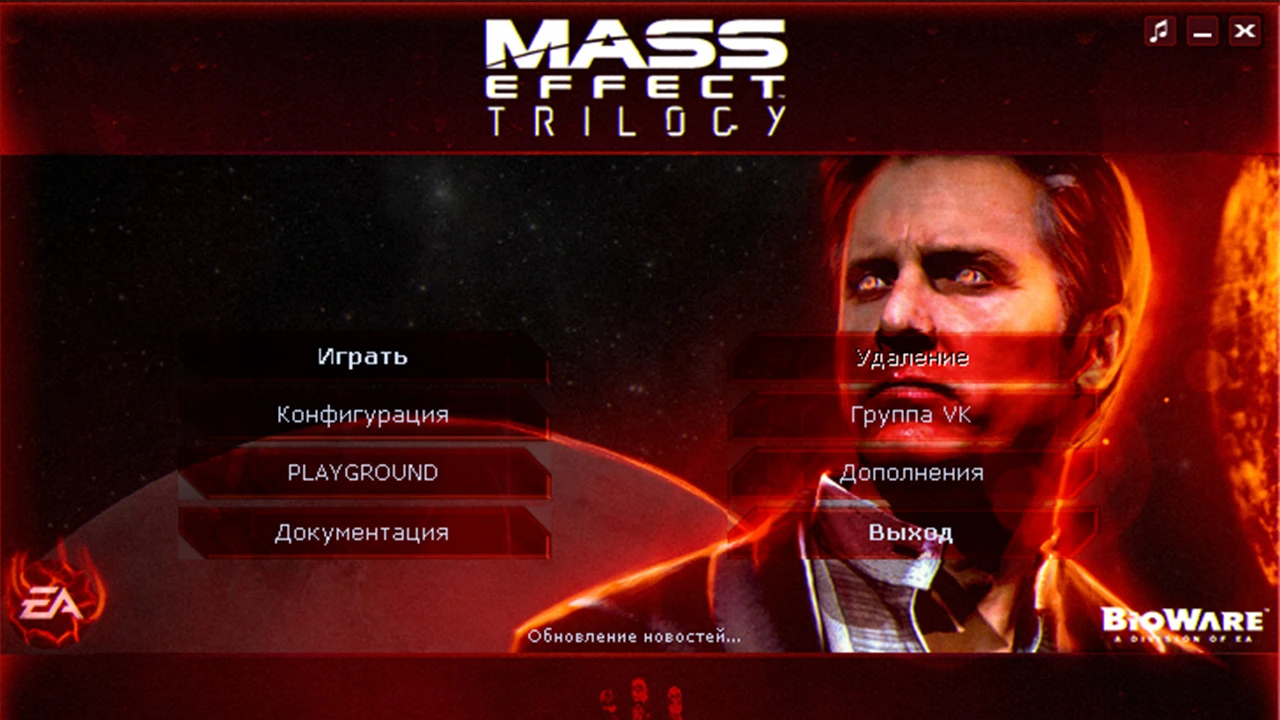Launch the game with the Играть button

pyautogui.click(x=363, y=356)
